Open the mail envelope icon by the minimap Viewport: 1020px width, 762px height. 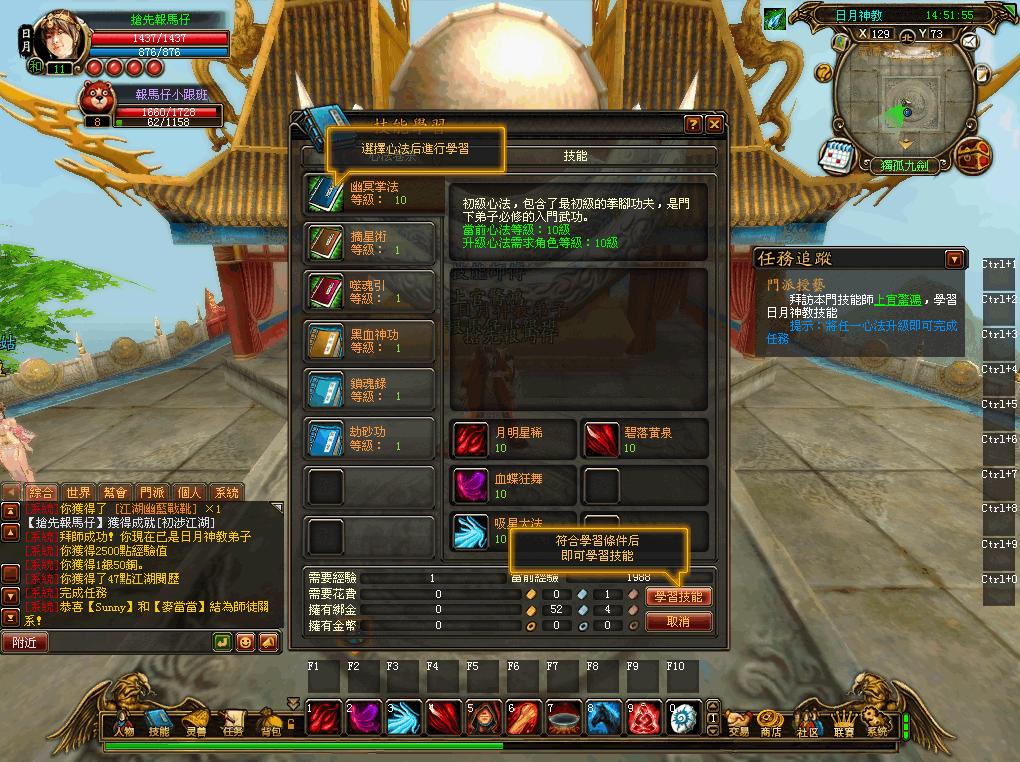point(969,42)
